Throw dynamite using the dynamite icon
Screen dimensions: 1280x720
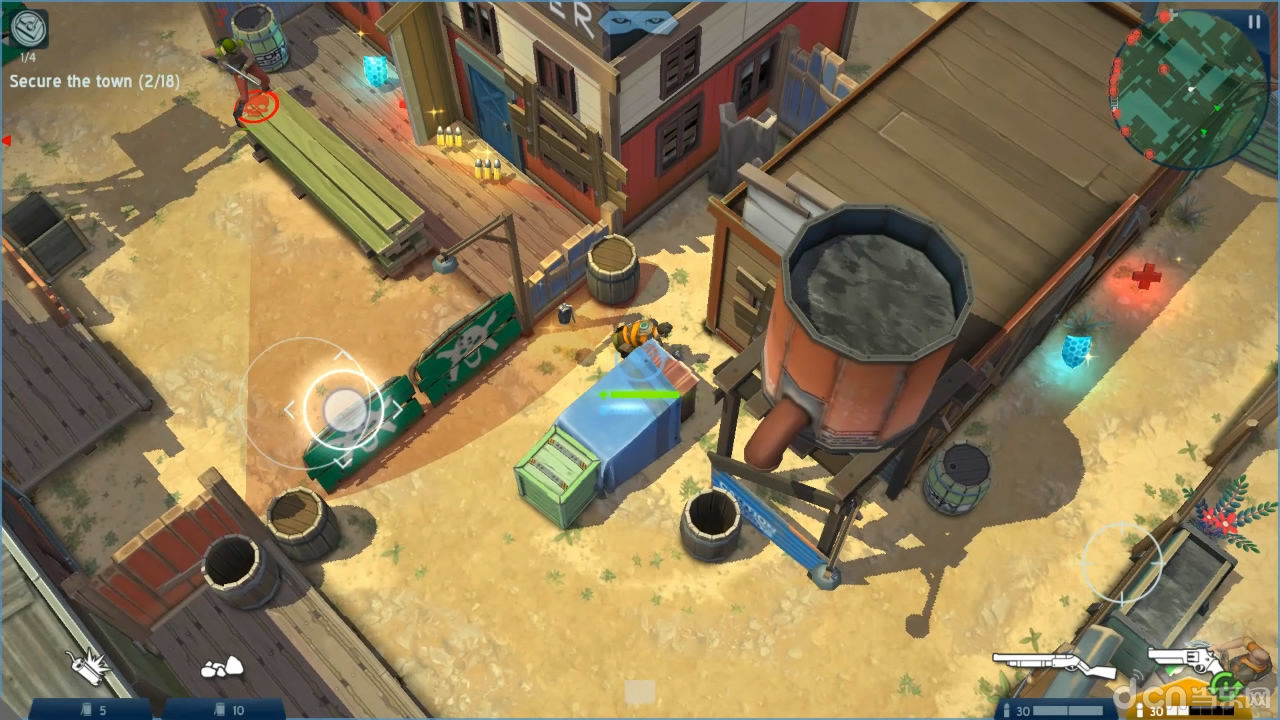pos(88,668)
